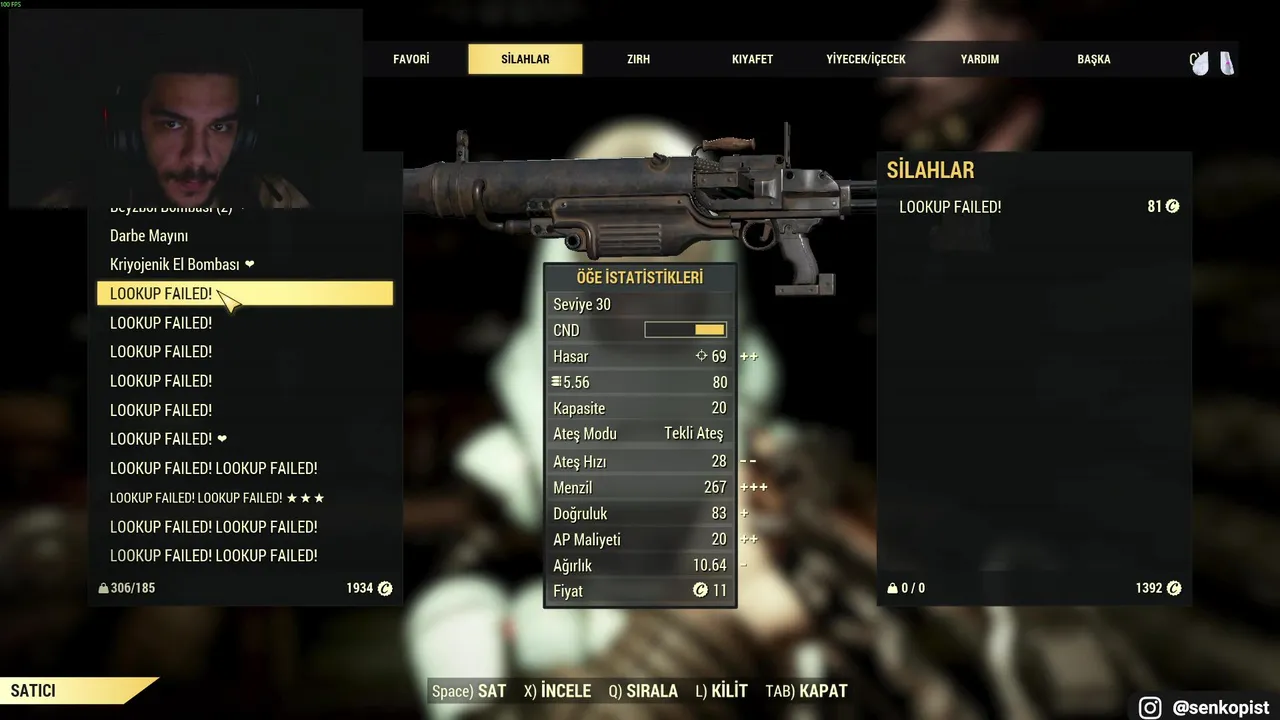Close the vendor menu with KAPAT

coord(806,691)
